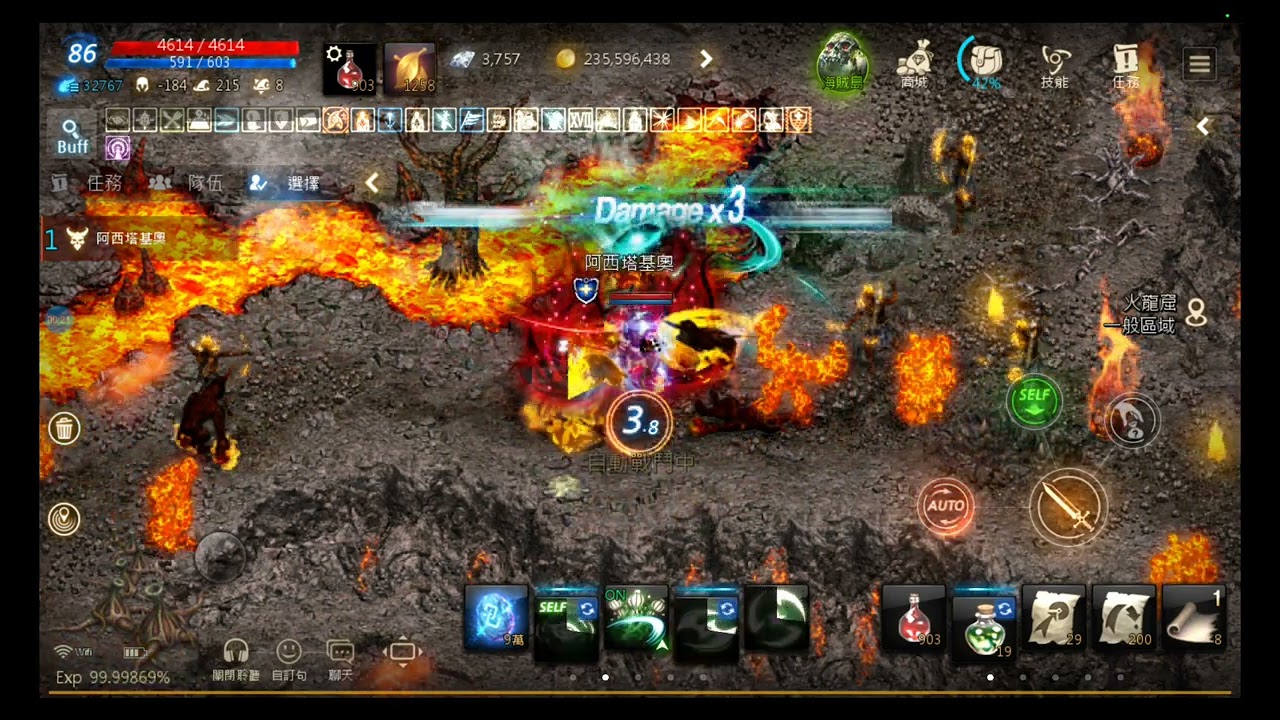Open the 自訂句 custom phrase button
Screen dimensions: 1280x720
pos(289,659)
